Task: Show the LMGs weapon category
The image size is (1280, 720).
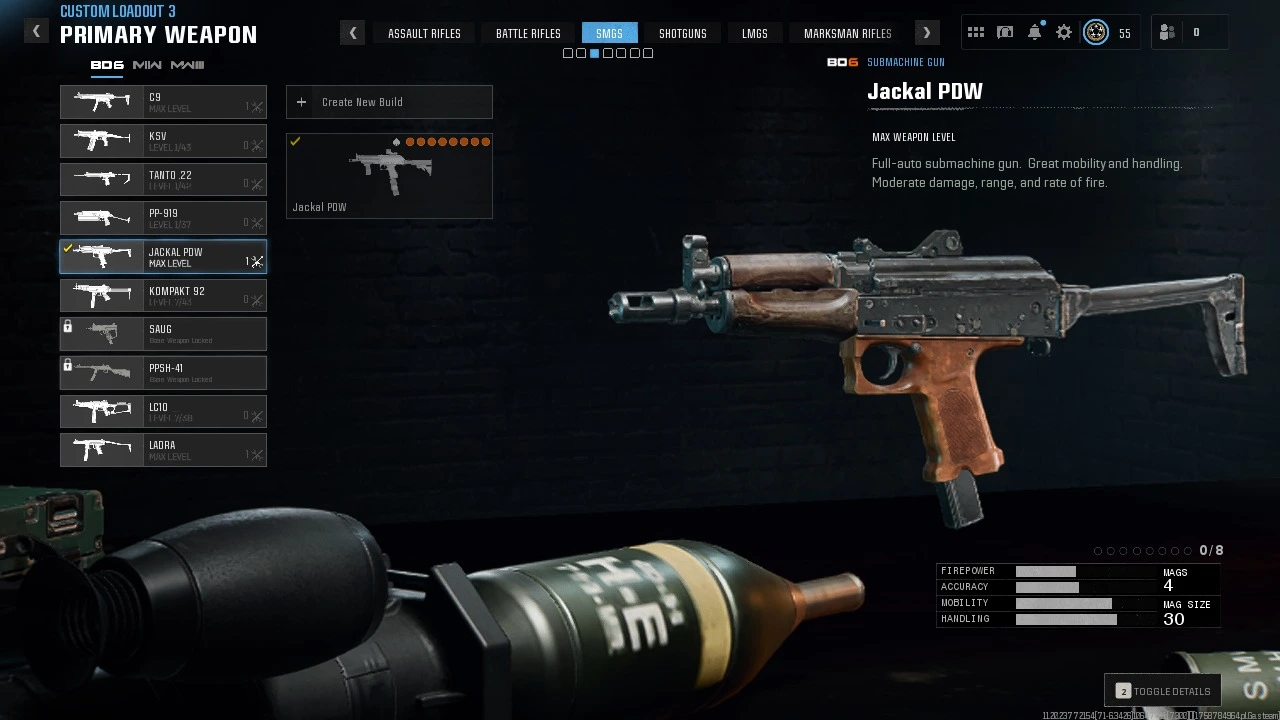Action: [x=755, y=33]
